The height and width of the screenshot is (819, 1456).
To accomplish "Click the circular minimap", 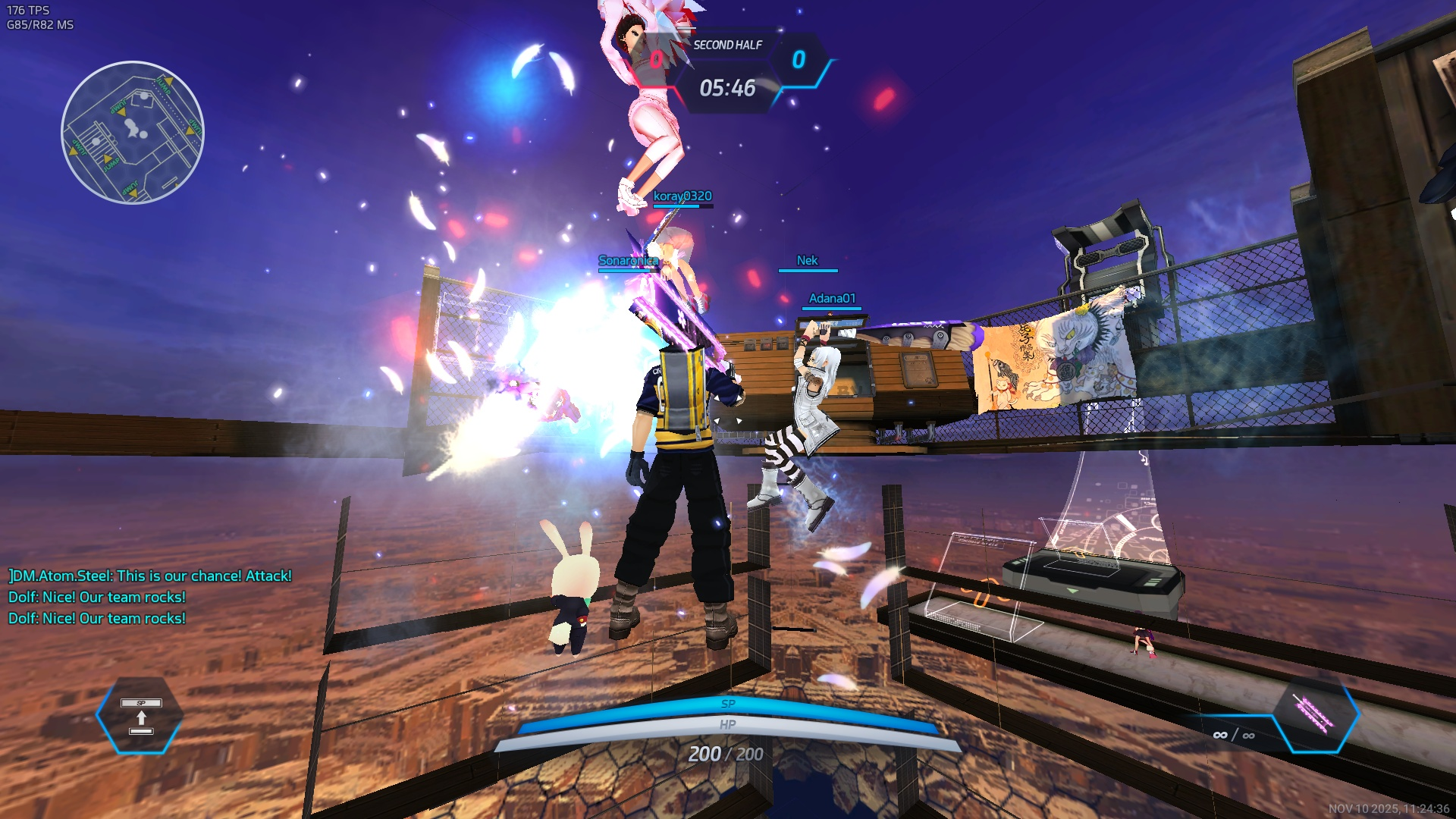I will 133,133.
